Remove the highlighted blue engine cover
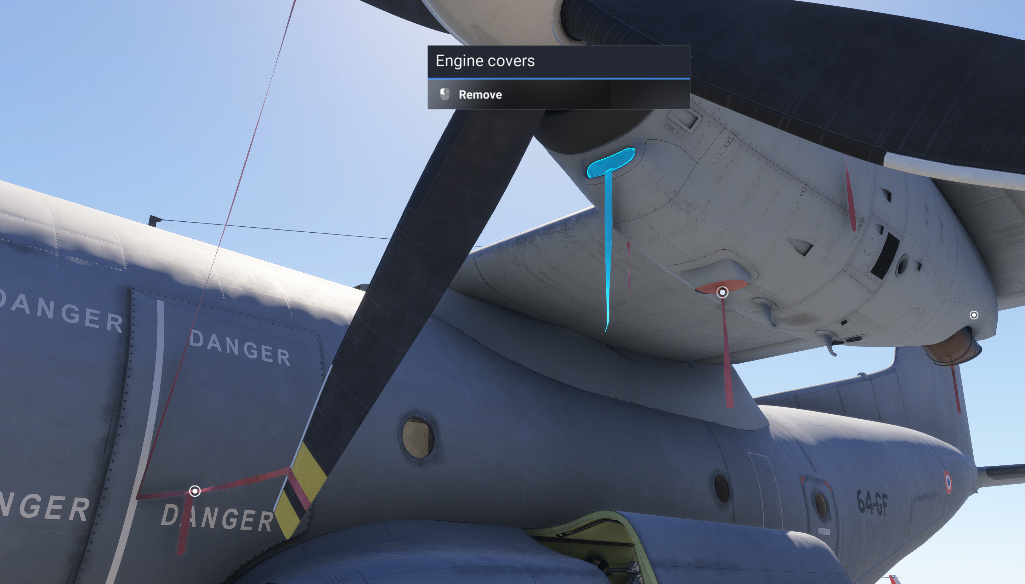Viewport: 1025px width, 584px height. (481, 95)
